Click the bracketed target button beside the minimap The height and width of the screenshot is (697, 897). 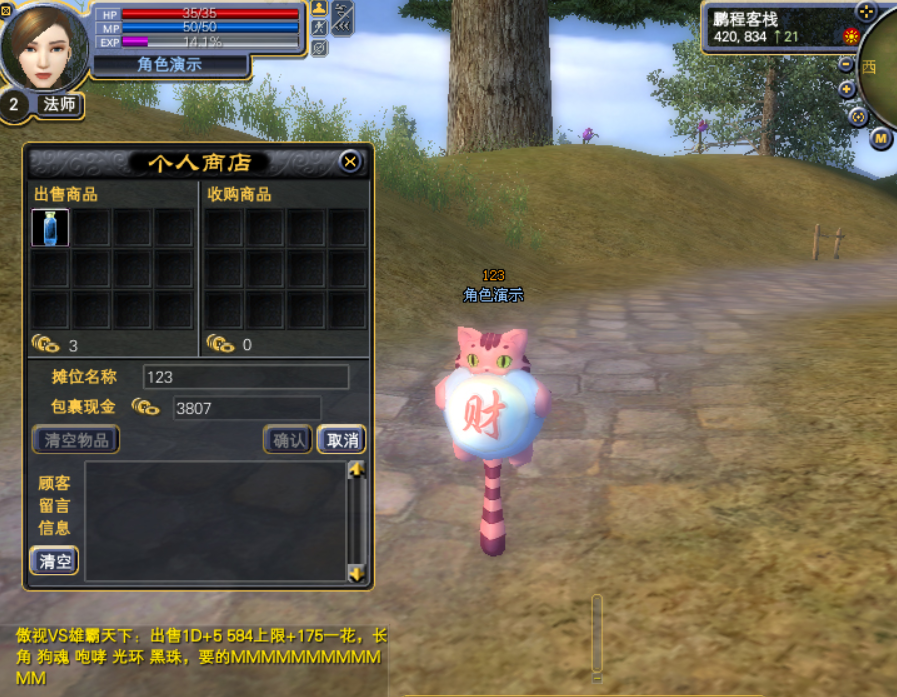(857, 116)
